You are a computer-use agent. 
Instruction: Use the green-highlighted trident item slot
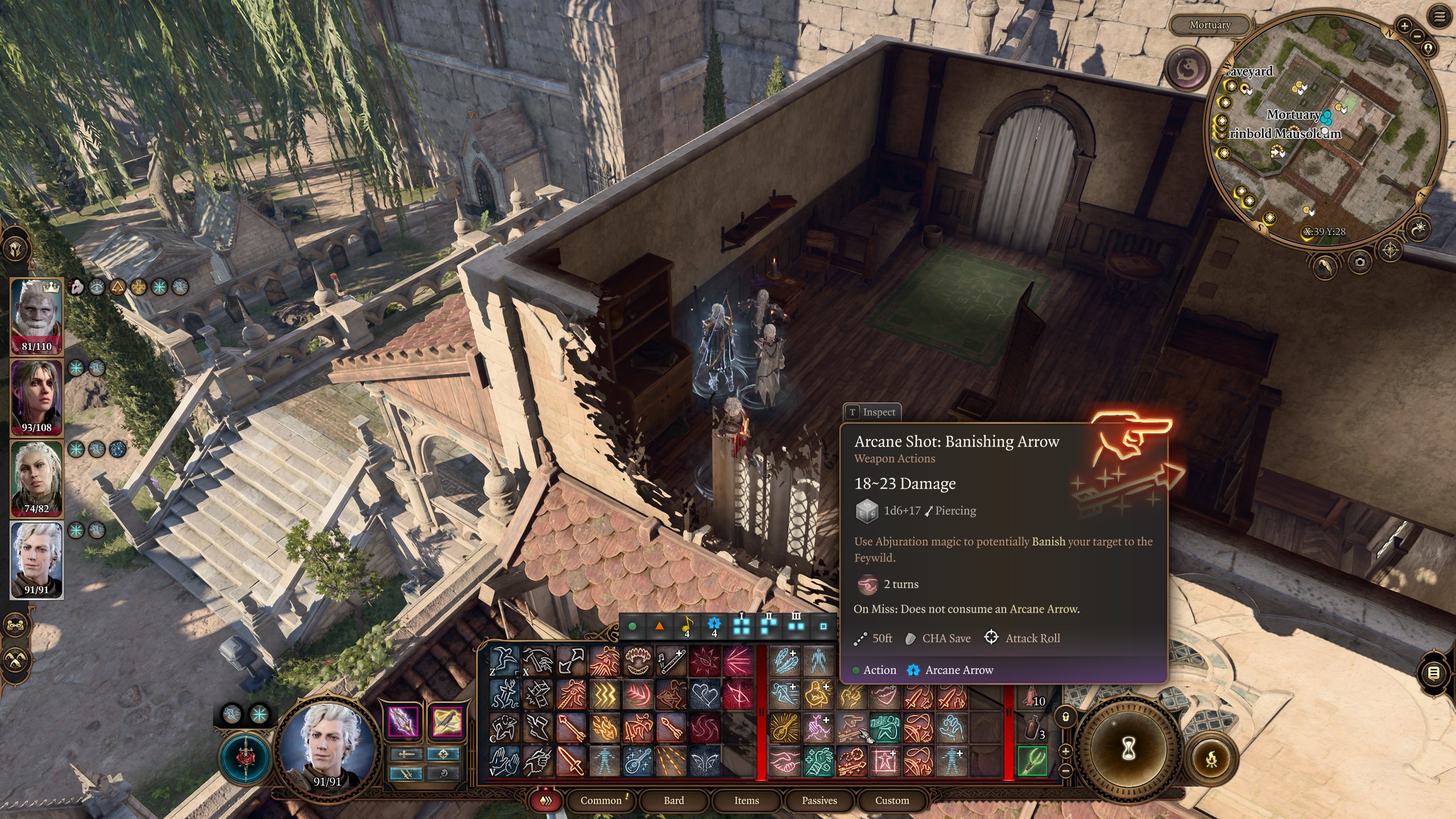[1032, 761]
